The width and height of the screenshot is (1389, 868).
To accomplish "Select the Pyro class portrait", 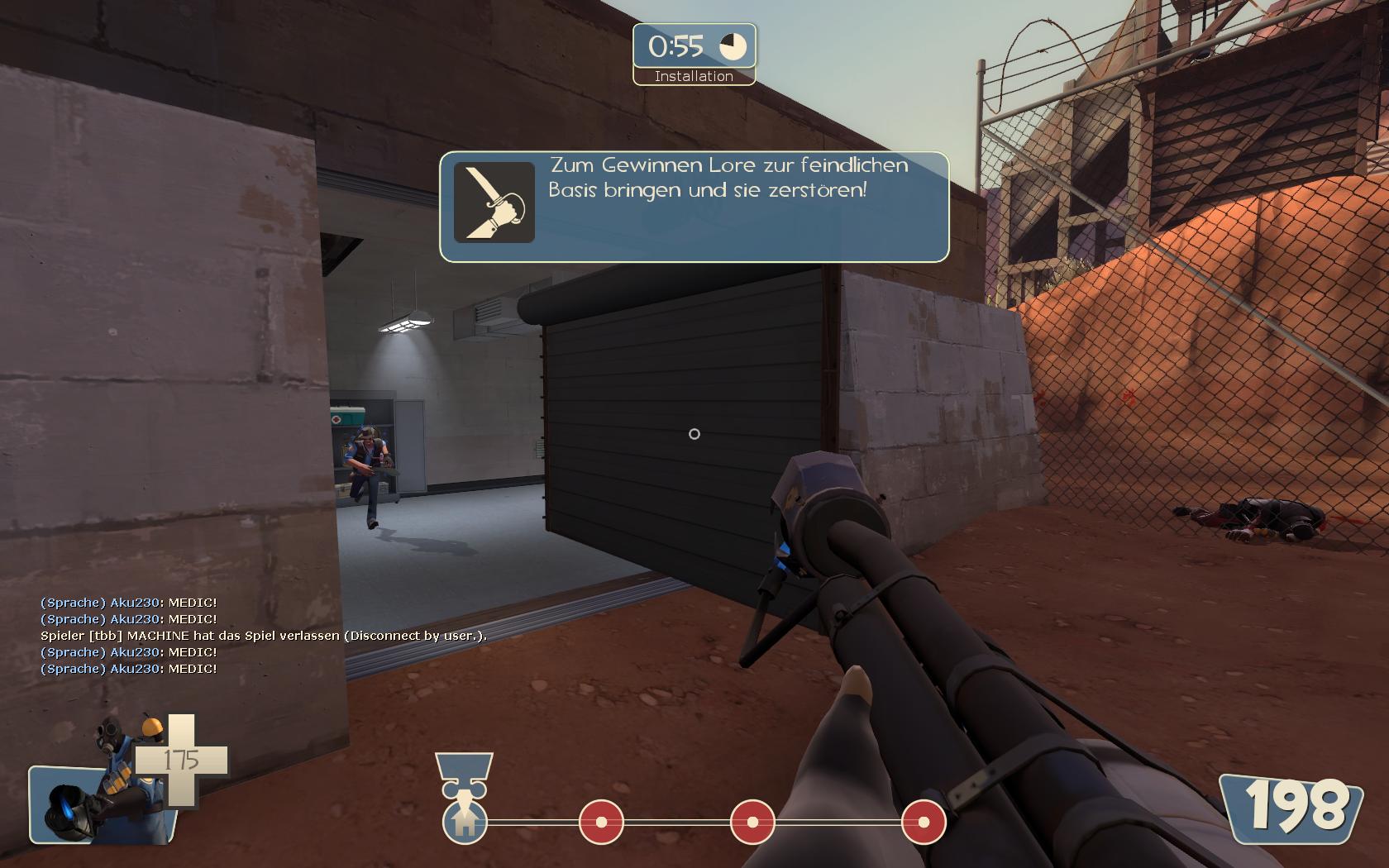I will pyautogui.click(x=103, y=792).
